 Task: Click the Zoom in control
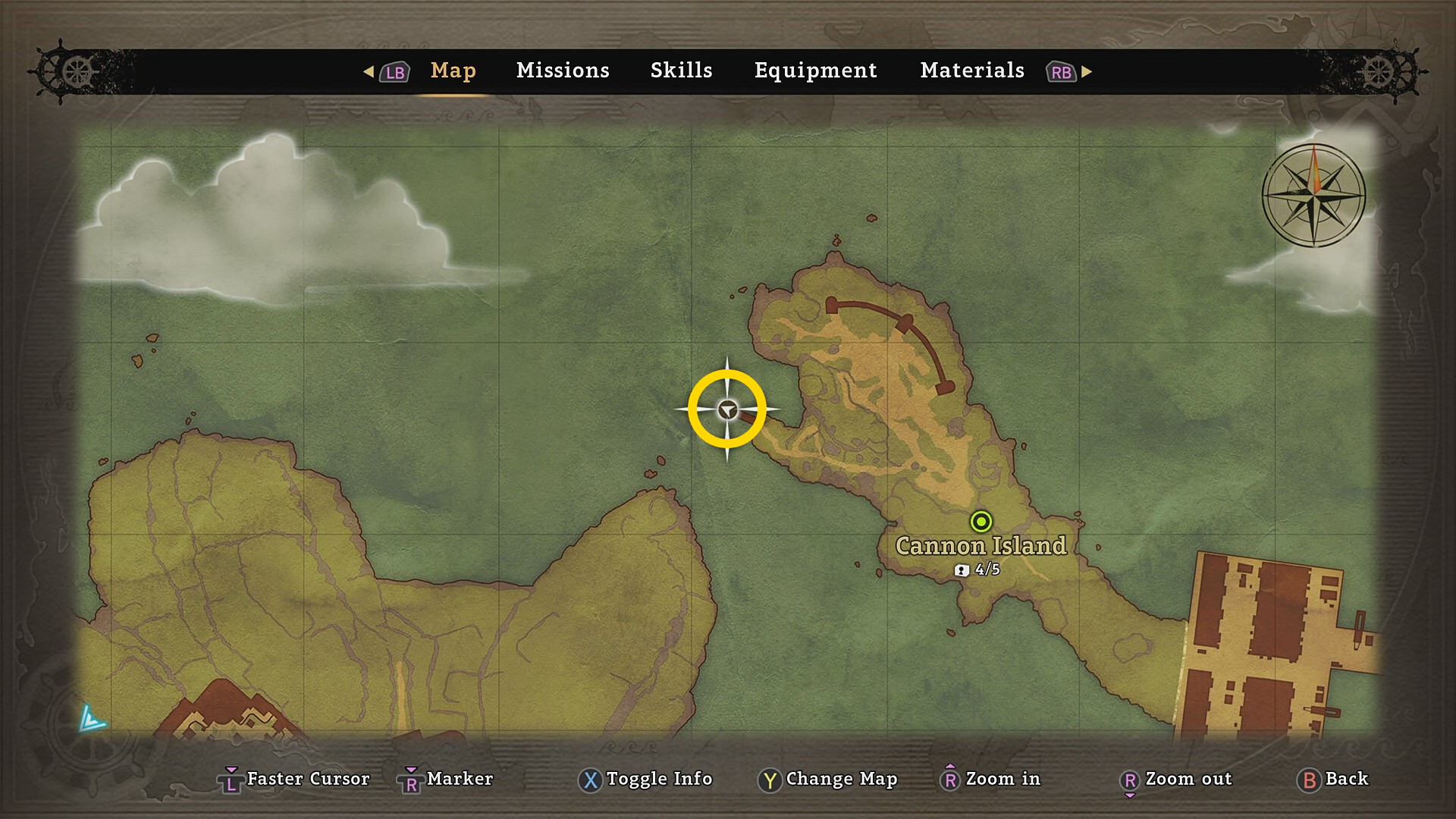990,779
